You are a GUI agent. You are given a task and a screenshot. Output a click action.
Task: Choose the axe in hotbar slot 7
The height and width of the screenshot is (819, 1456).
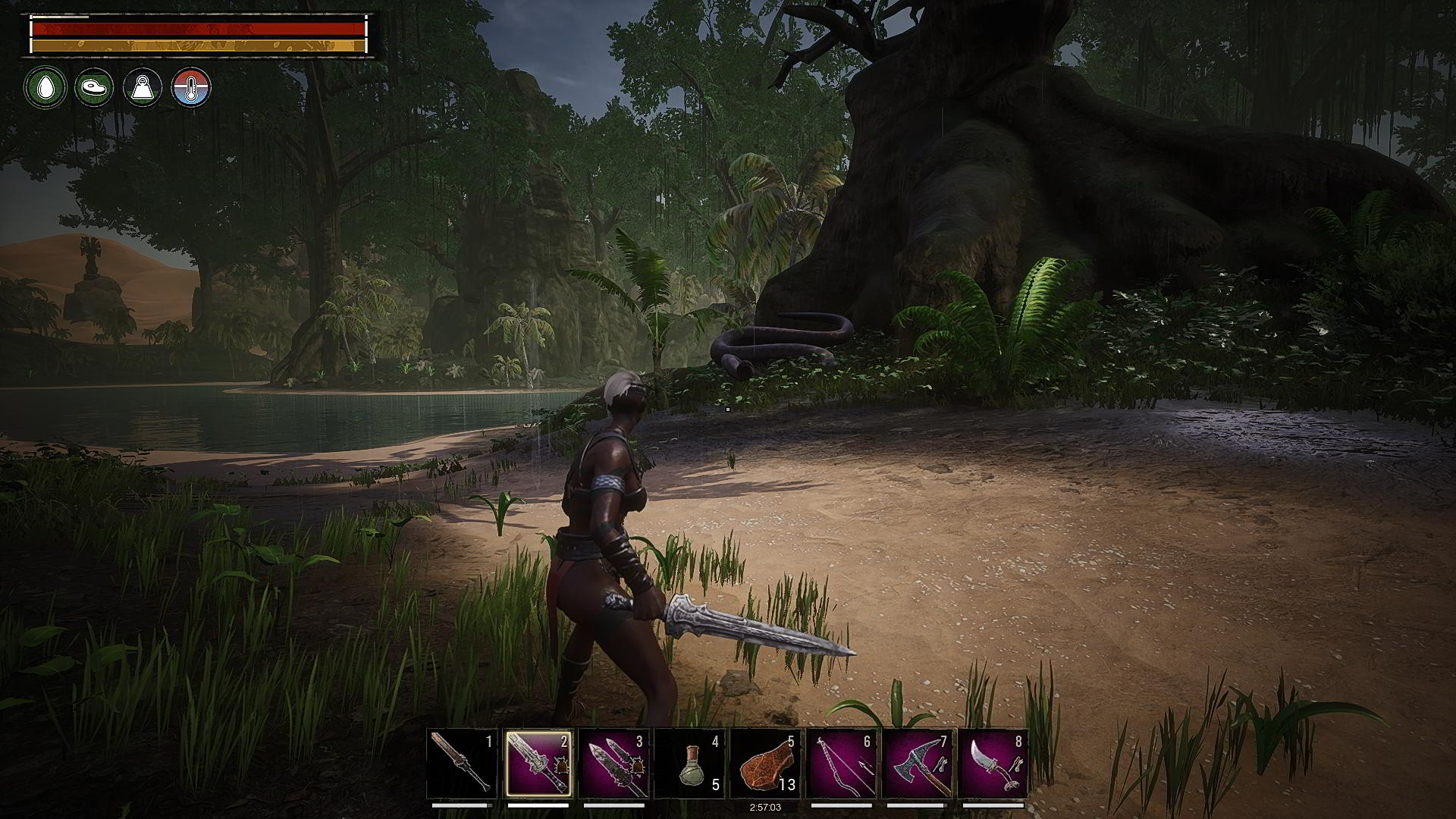coord(917,764)
